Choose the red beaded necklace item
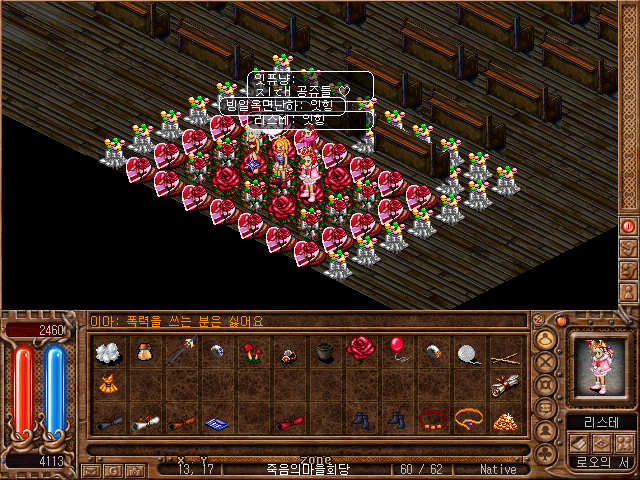Screen dimensions: 640x480 pos(432,419)
